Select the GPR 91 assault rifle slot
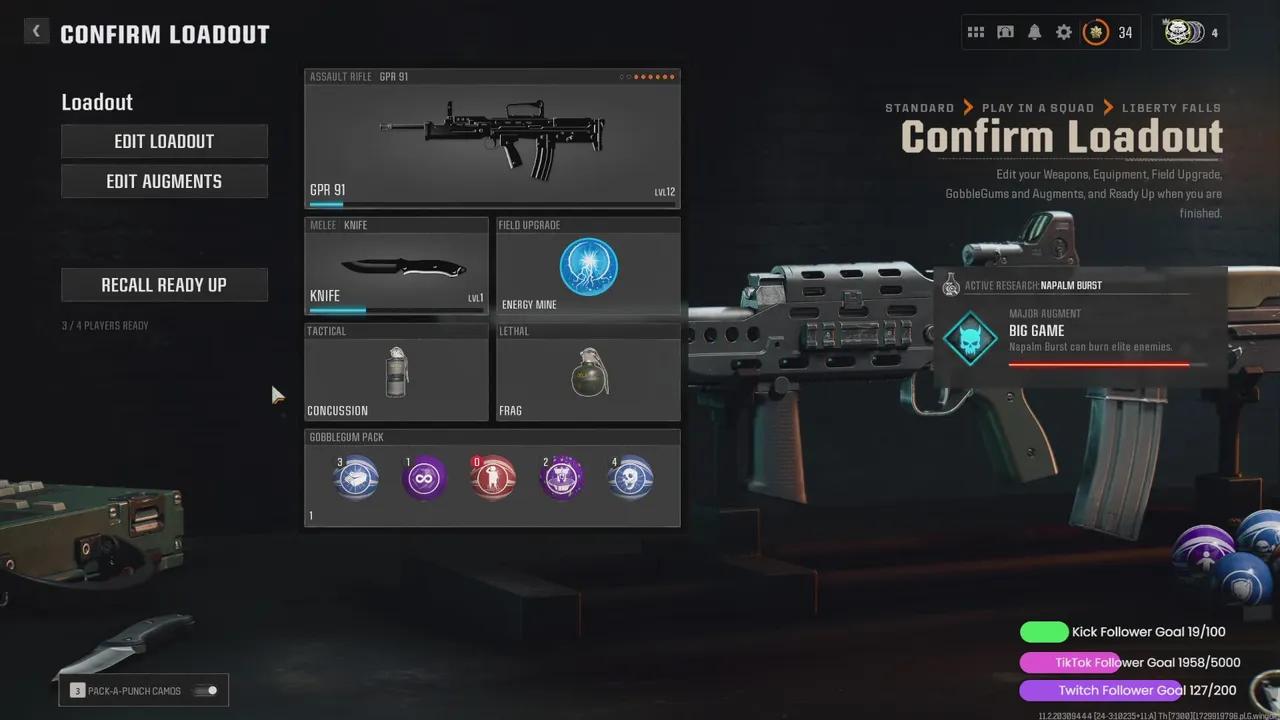The height and width of the screenshot is (720, 1280). click(492, 138)
